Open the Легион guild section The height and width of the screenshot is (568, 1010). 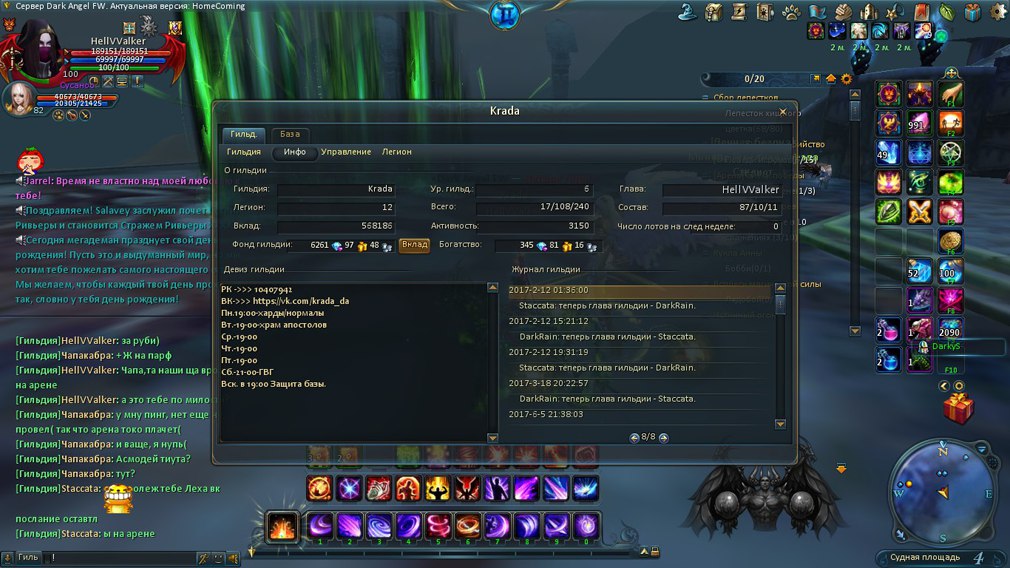(x=396, y=152)
